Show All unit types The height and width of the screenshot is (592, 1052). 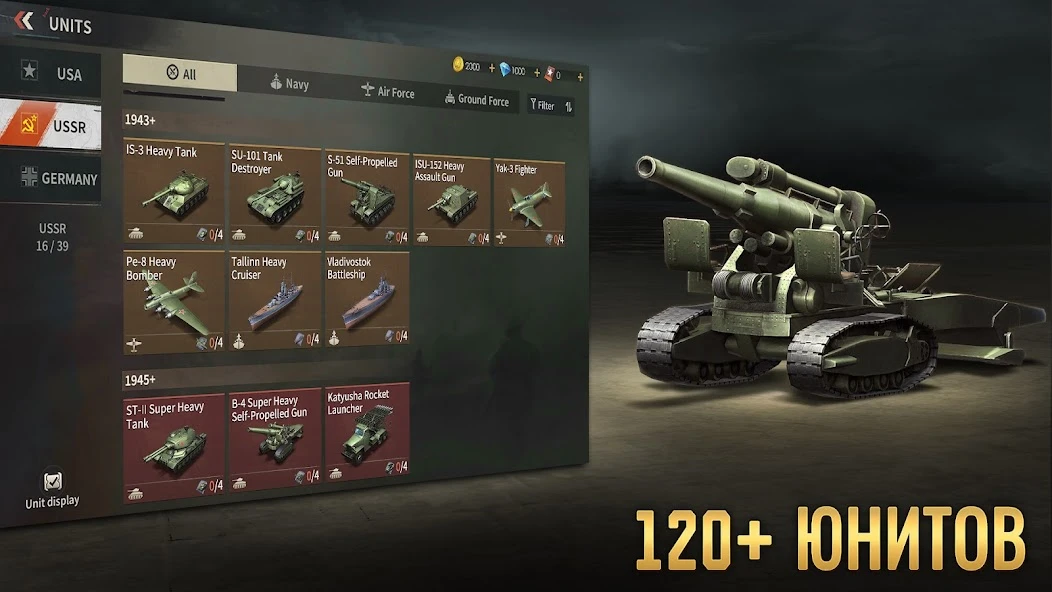pos(180,74)
